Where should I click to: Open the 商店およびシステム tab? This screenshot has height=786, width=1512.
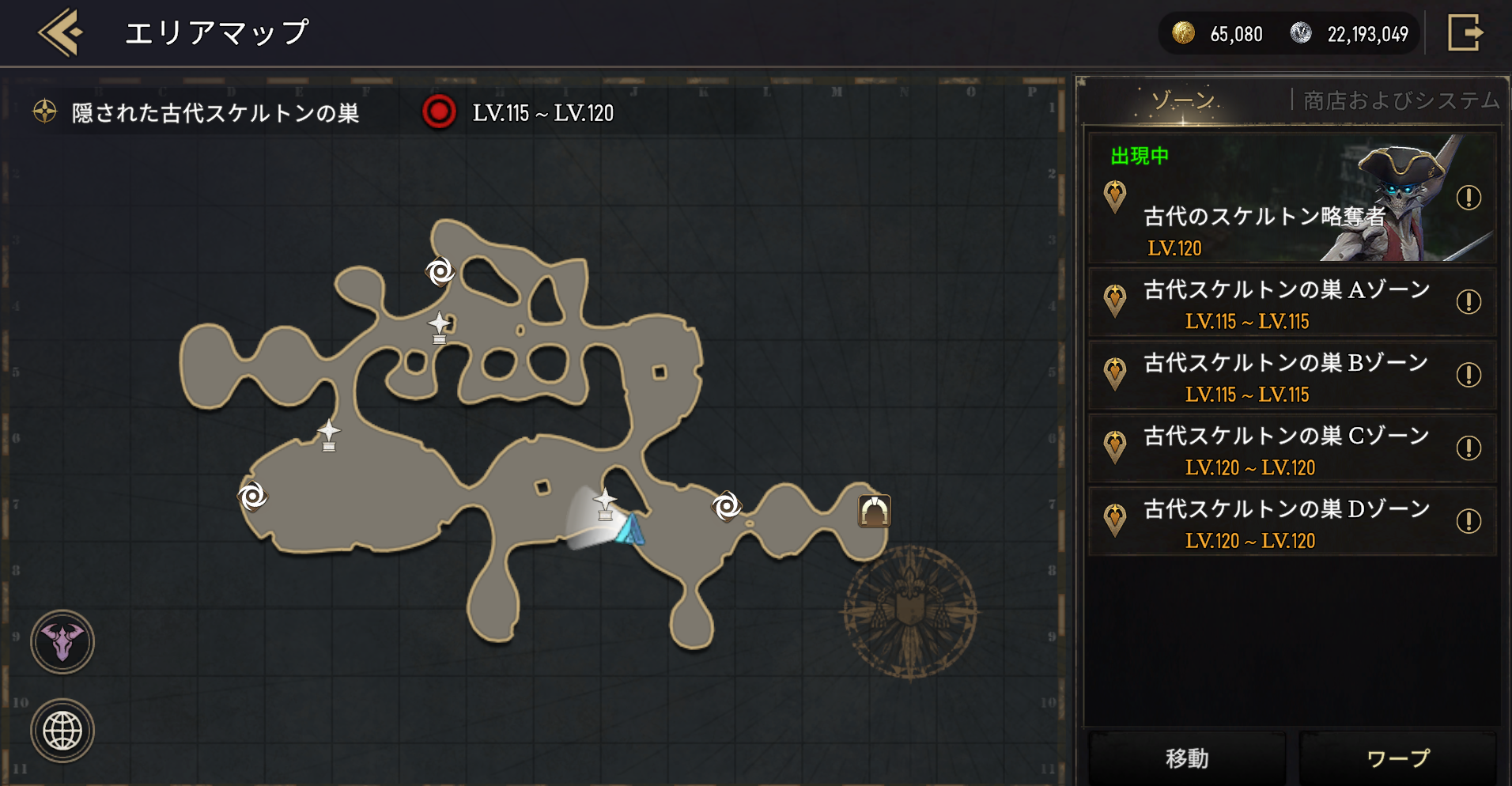pos(1400,101)
